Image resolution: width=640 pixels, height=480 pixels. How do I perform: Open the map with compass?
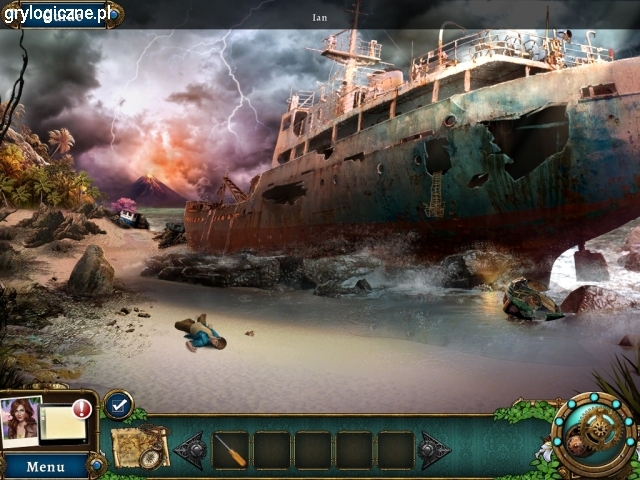coord(138,446)
